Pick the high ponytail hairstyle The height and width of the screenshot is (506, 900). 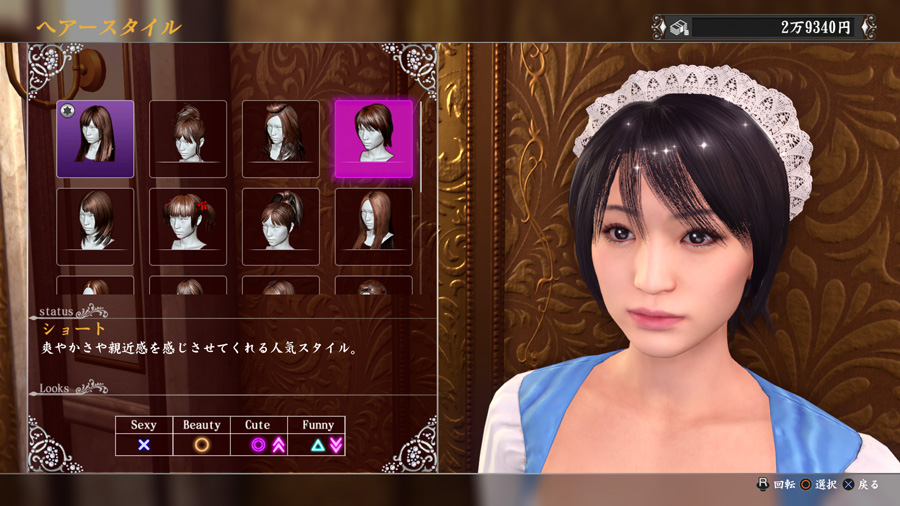[x=281, y=226]
